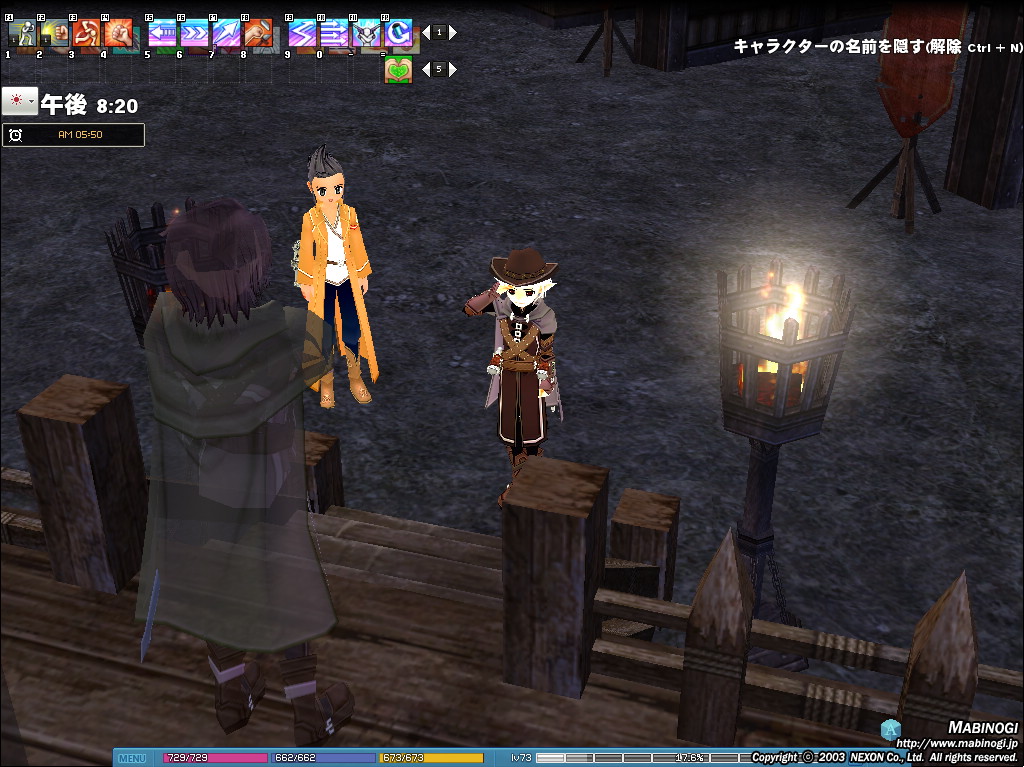This screenshot has height=767, width=1024.
Task: Activate the F3 spinning kick skill
Action: point(86,33)
